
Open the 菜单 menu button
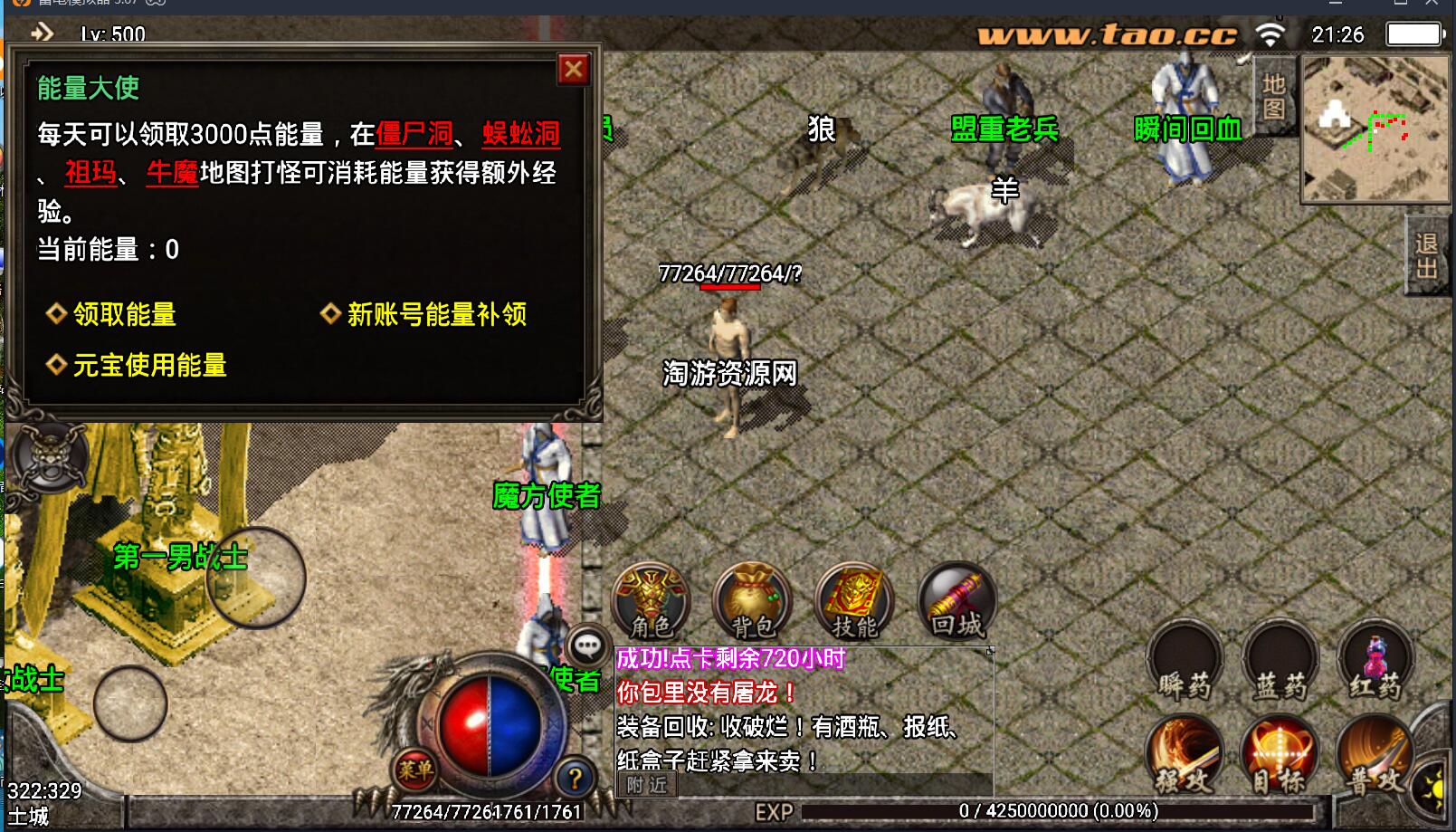pyautogui.click(x=415, y=770)
